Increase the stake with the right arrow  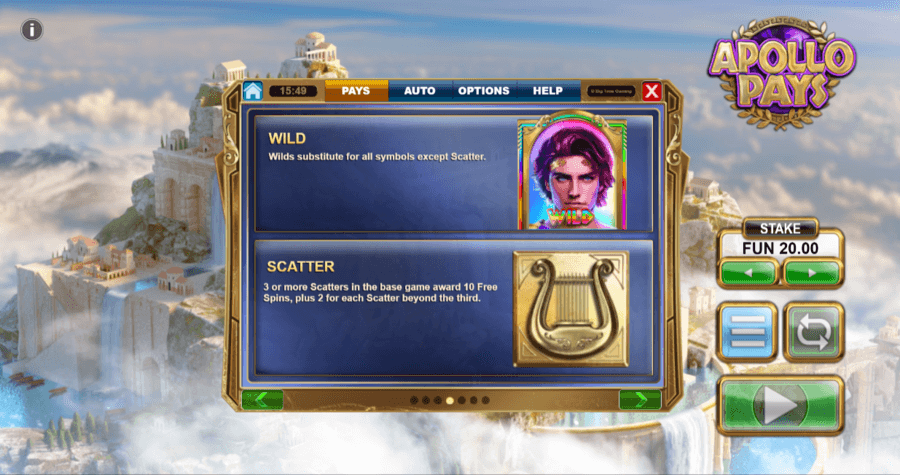[x=810, y=272]
